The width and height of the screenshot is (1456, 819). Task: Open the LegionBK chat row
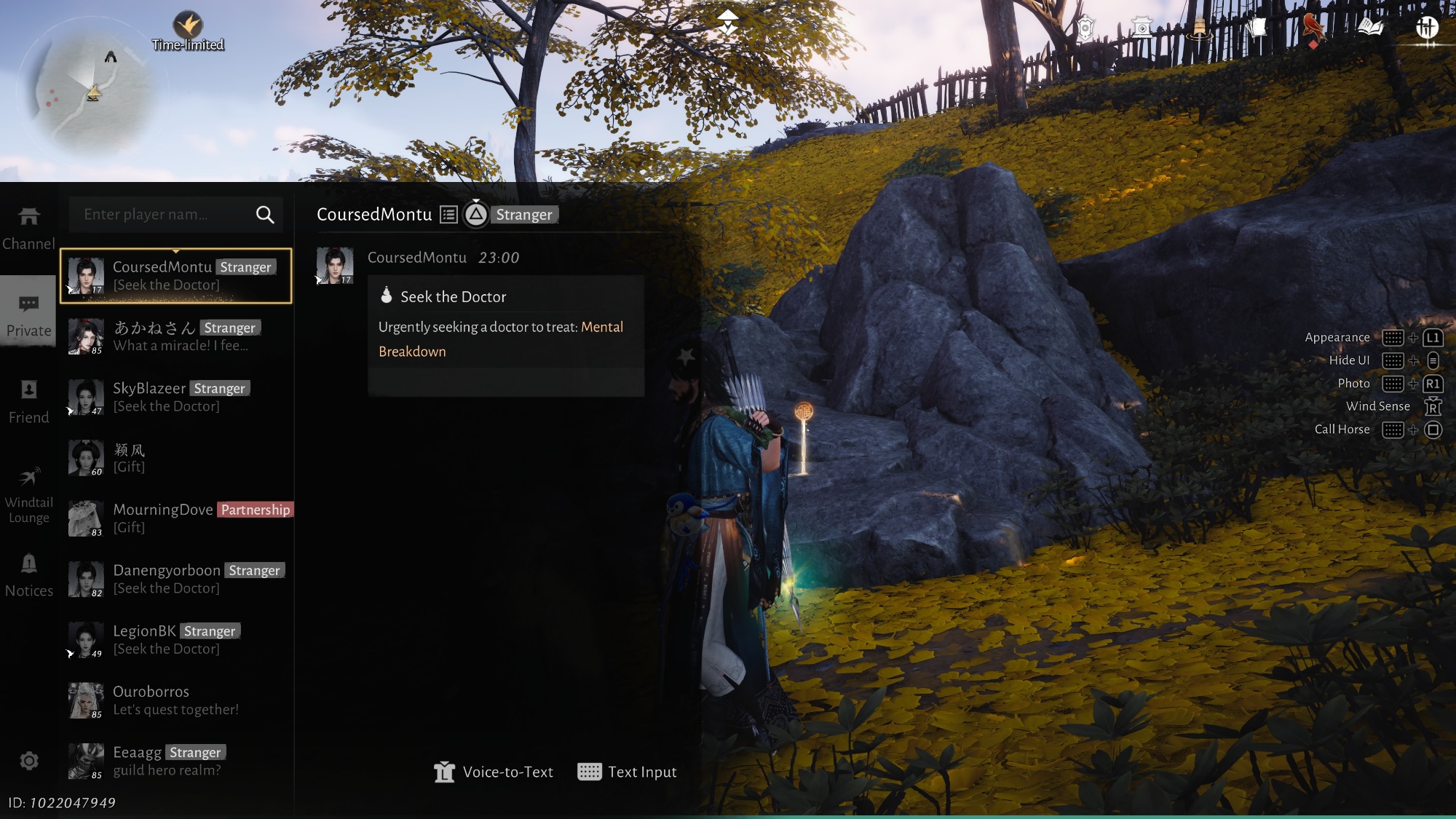pyautogui.click(x=176, y=639)
